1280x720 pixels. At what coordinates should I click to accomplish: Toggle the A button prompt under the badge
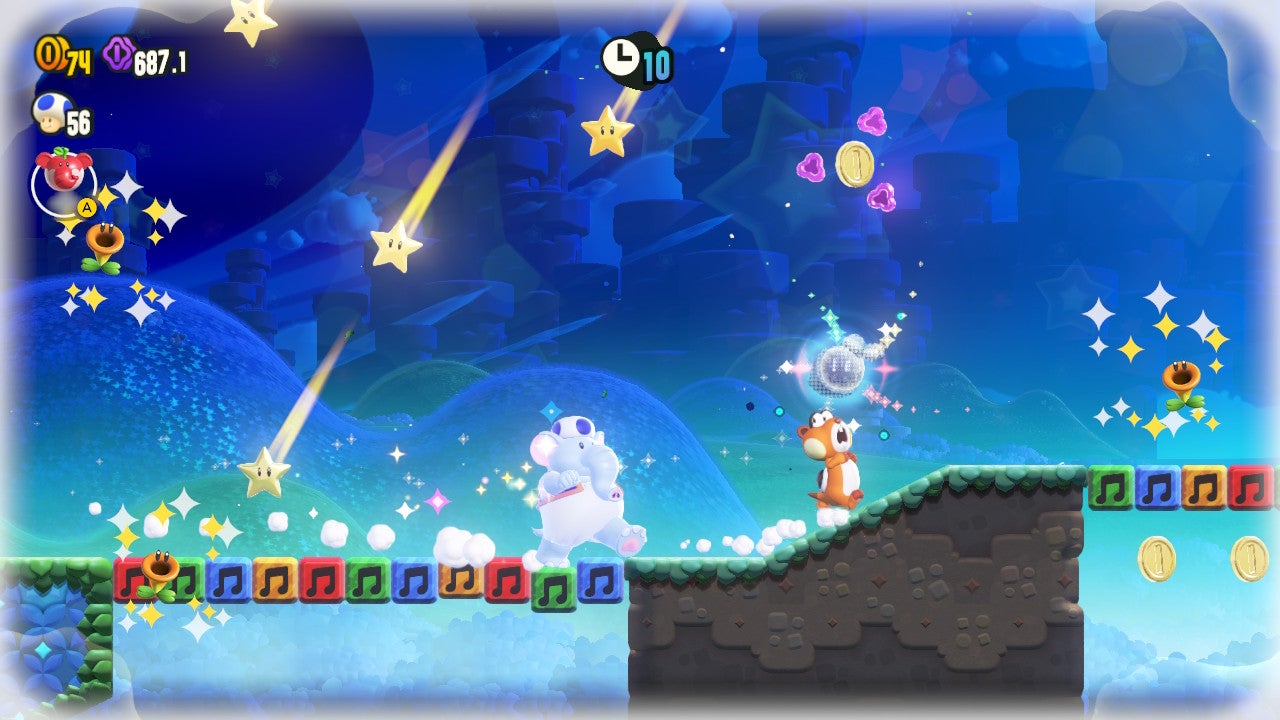[x=87, y=206]
